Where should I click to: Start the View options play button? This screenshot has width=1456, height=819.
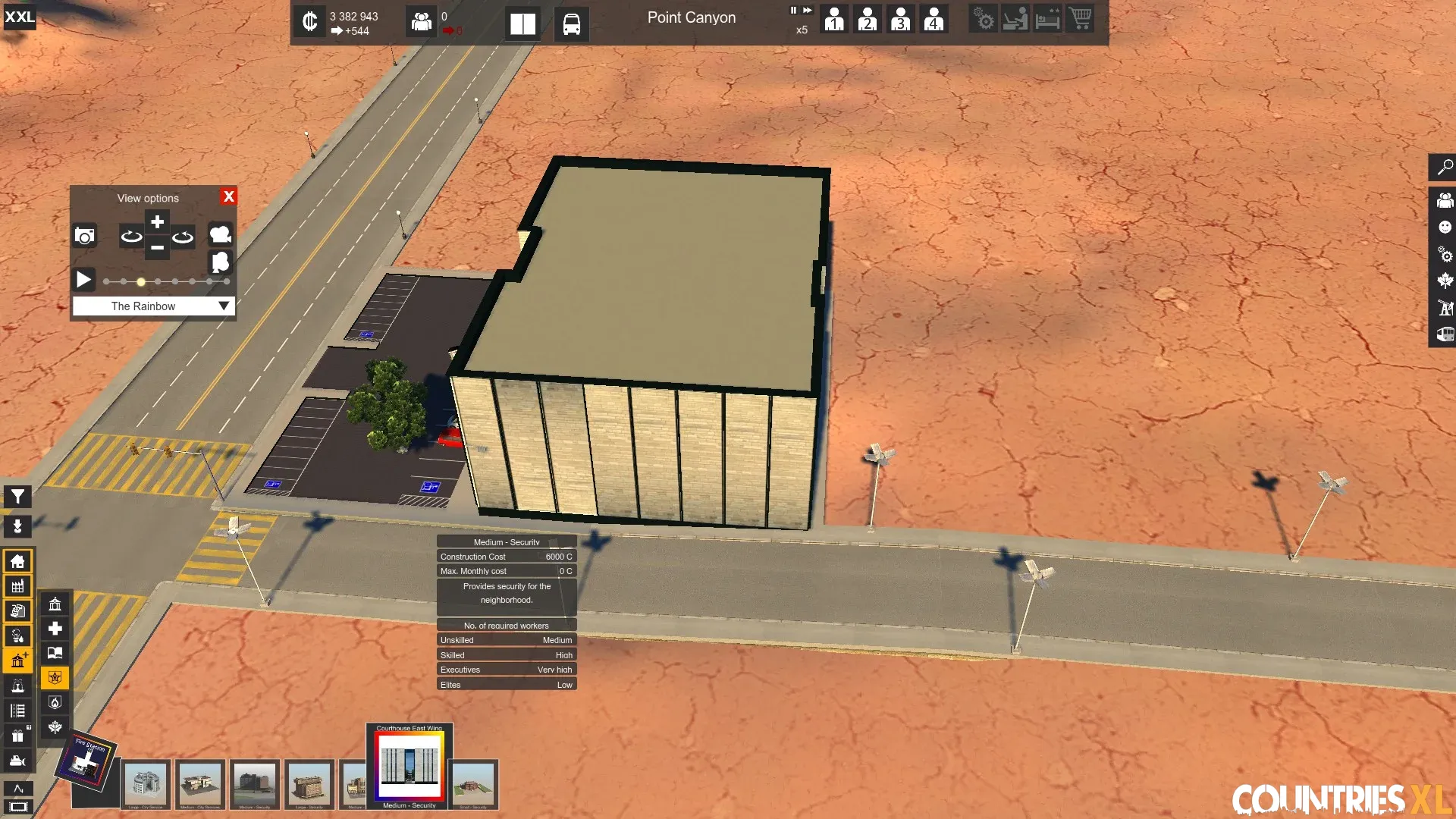click(83, 280)
